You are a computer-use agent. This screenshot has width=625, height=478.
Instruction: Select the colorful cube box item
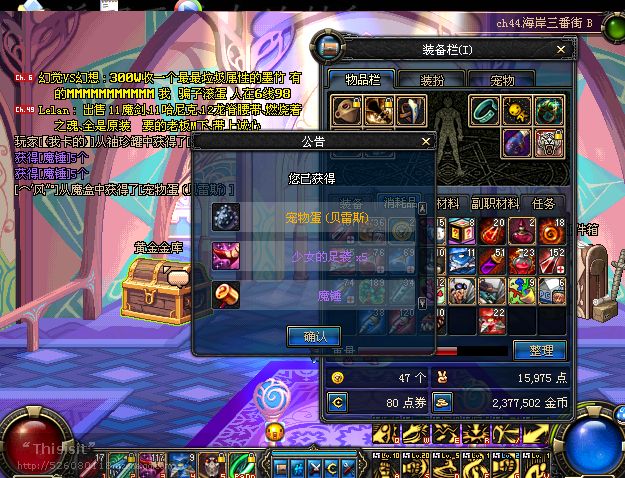(464, 231)
